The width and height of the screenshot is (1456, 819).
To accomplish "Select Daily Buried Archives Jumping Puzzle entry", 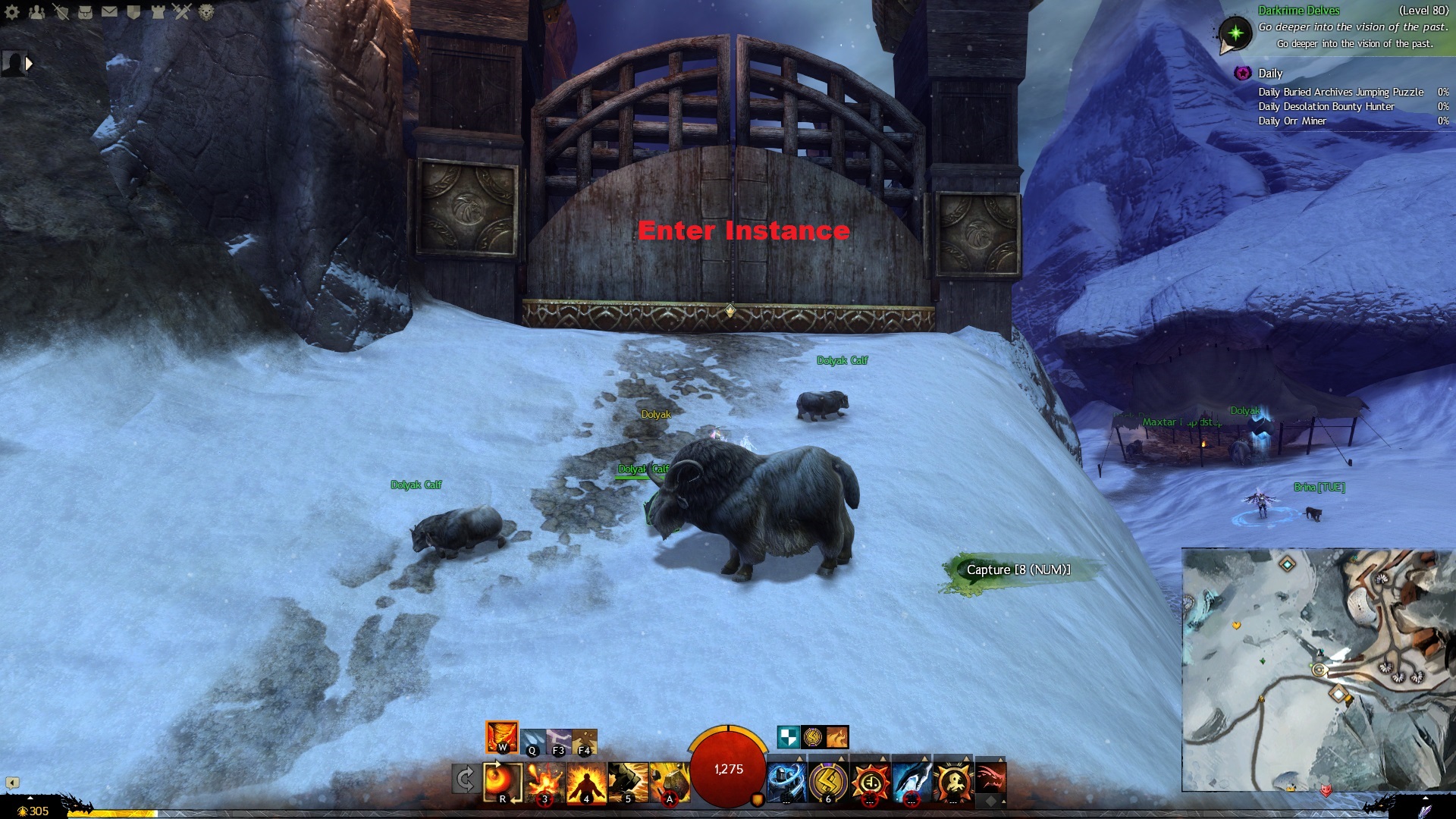I will [x=1340, y=93].
